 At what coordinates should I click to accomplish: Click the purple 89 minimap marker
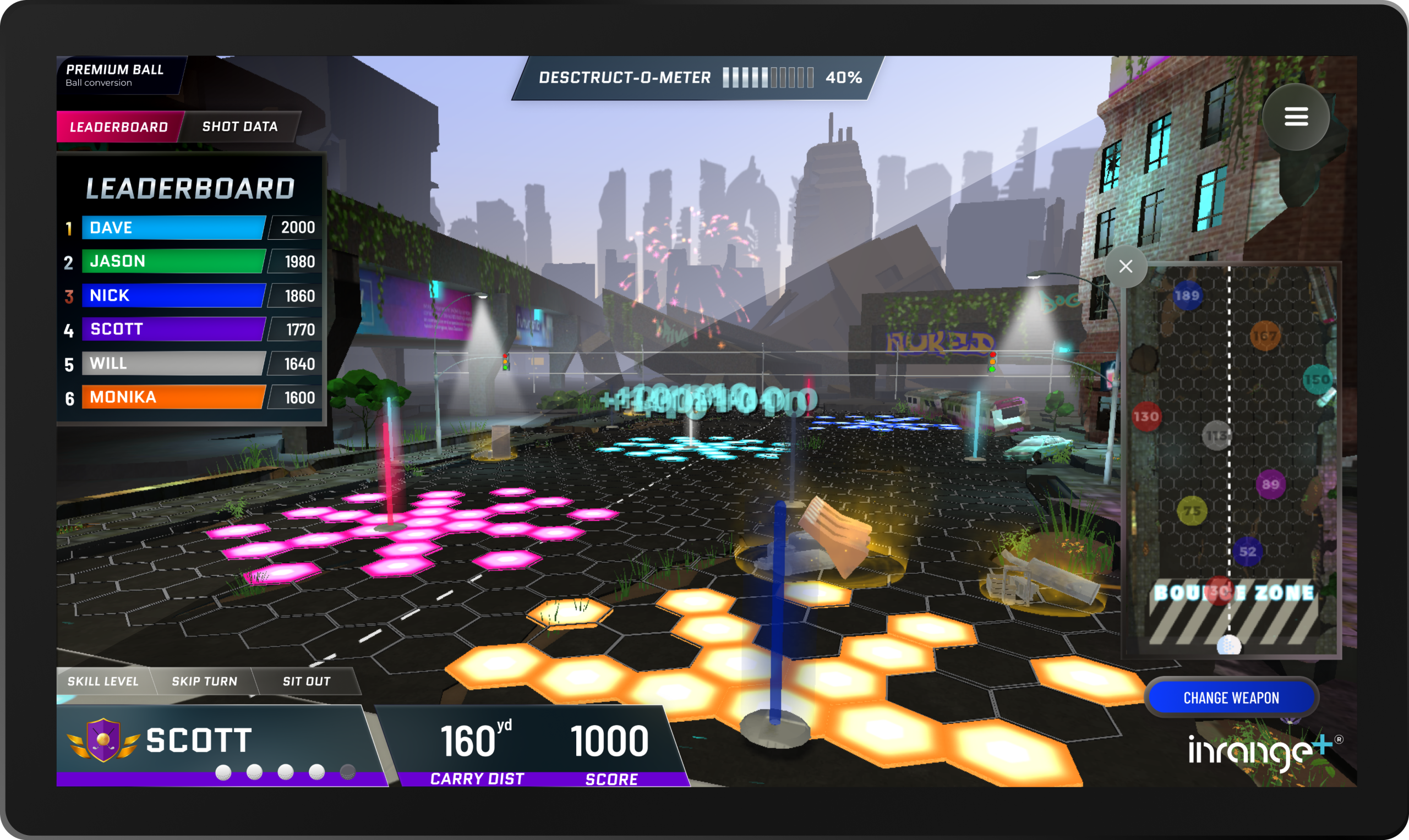1270,485
